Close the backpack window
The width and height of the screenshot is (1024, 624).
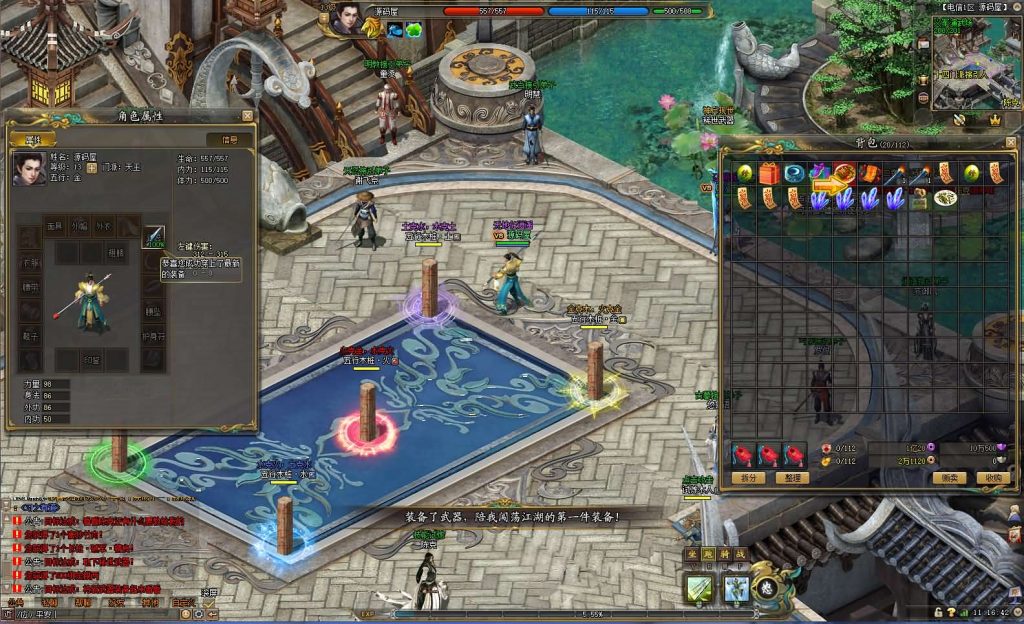1010,143
